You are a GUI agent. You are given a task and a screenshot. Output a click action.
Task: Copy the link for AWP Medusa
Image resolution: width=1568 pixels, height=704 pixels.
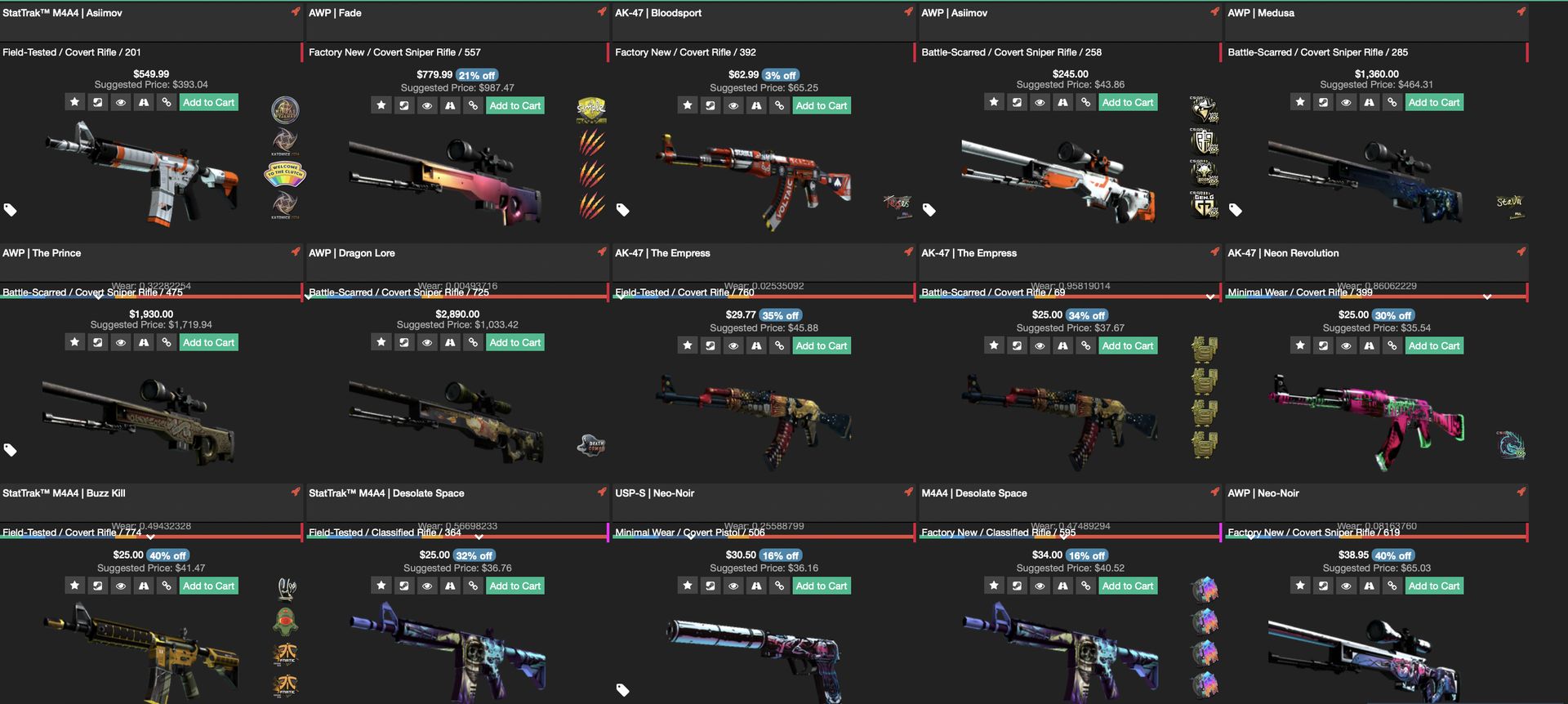coord(1392,102)
